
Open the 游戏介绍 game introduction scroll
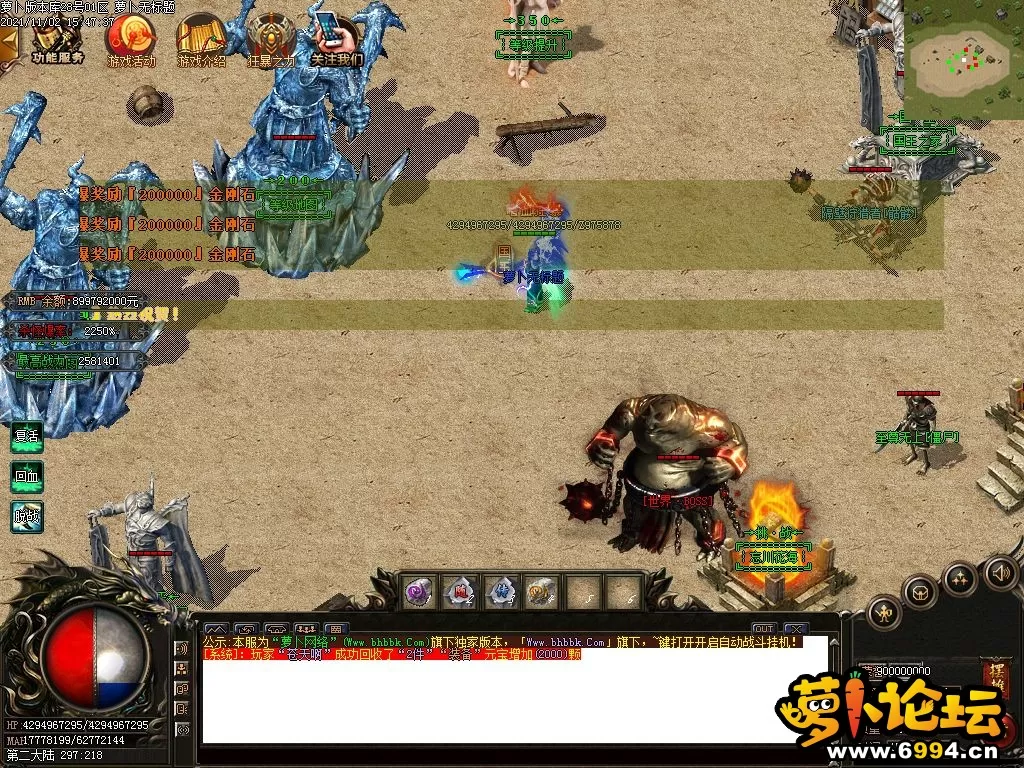click(x=201, y=39)
